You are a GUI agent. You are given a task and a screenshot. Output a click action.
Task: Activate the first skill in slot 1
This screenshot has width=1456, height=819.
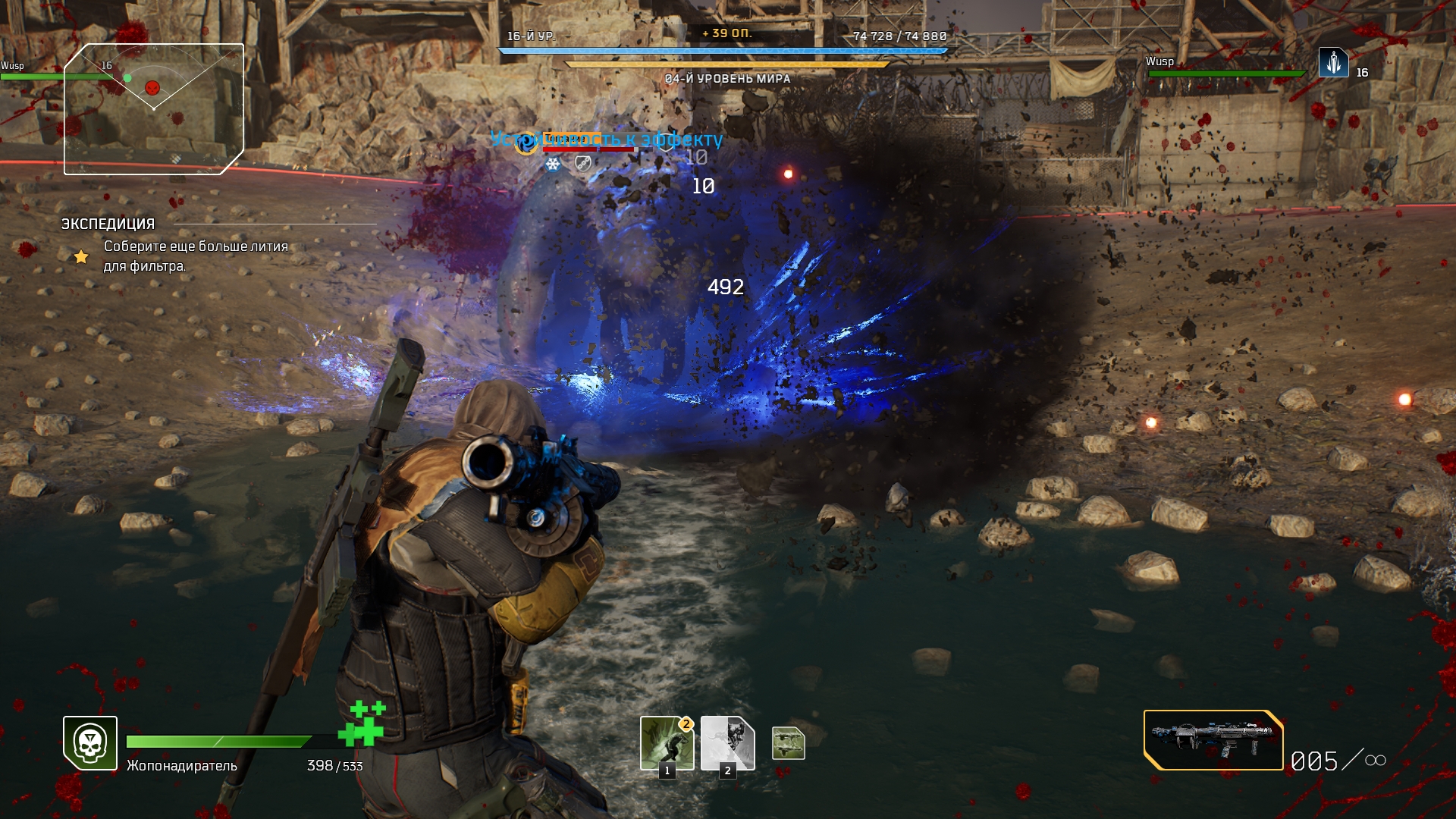667,743
